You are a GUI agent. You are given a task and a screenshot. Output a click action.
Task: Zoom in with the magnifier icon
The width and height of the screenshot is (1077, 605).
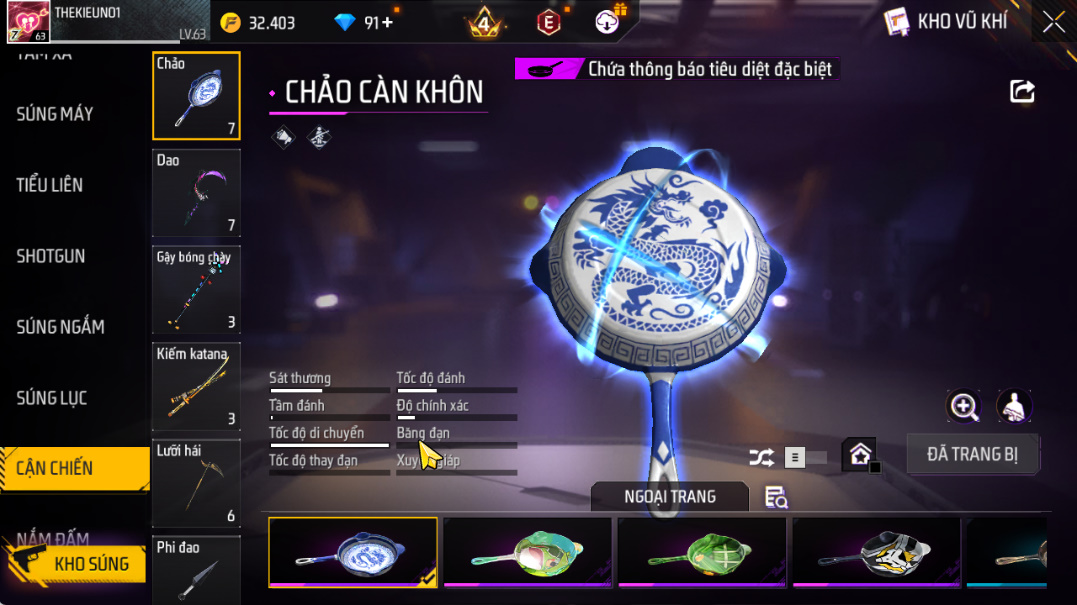pyautogui.click(x=964, y=406)
